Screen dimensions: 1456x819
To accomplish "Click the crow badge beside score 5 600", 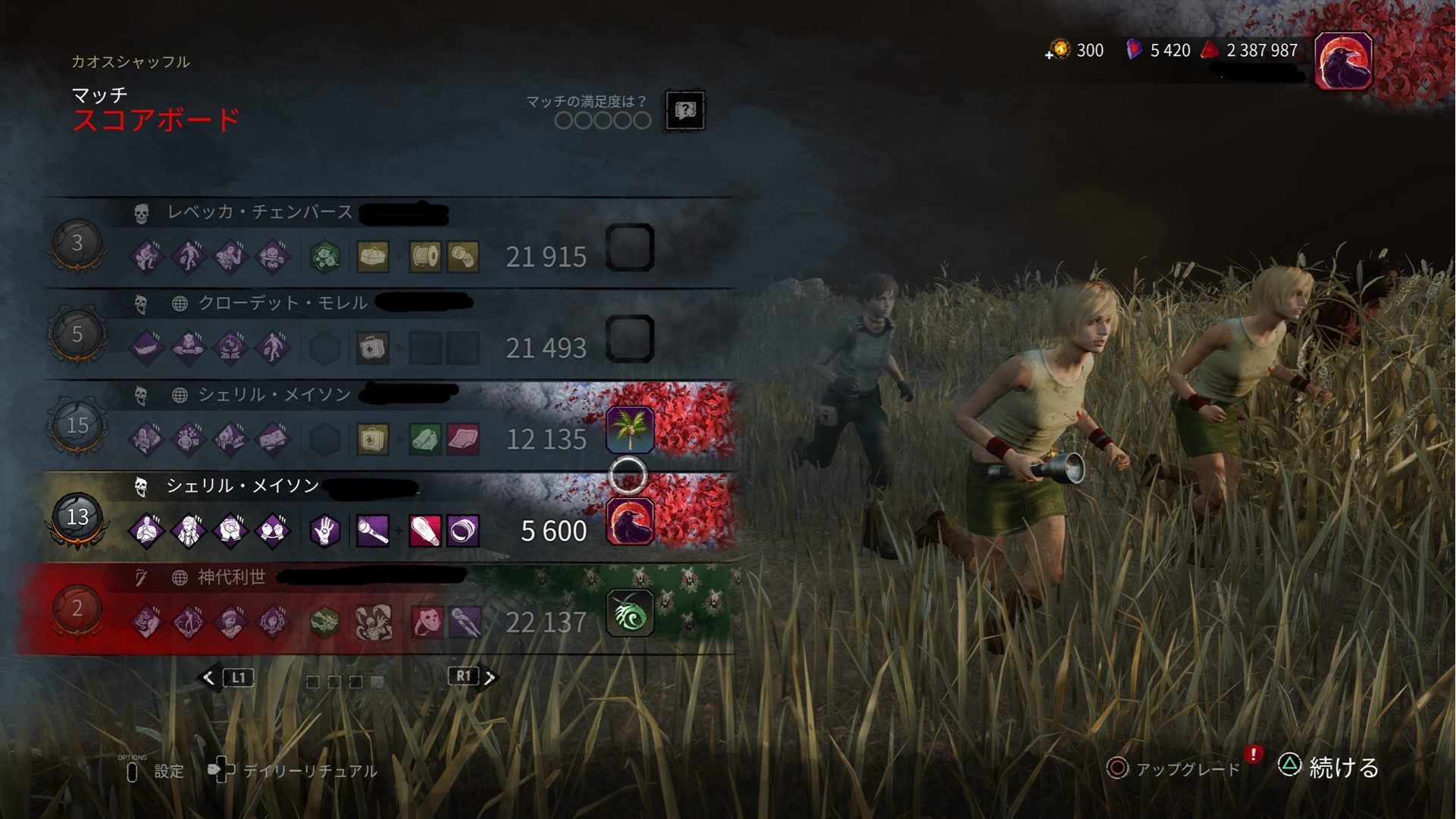I will (x=630, y=522).
